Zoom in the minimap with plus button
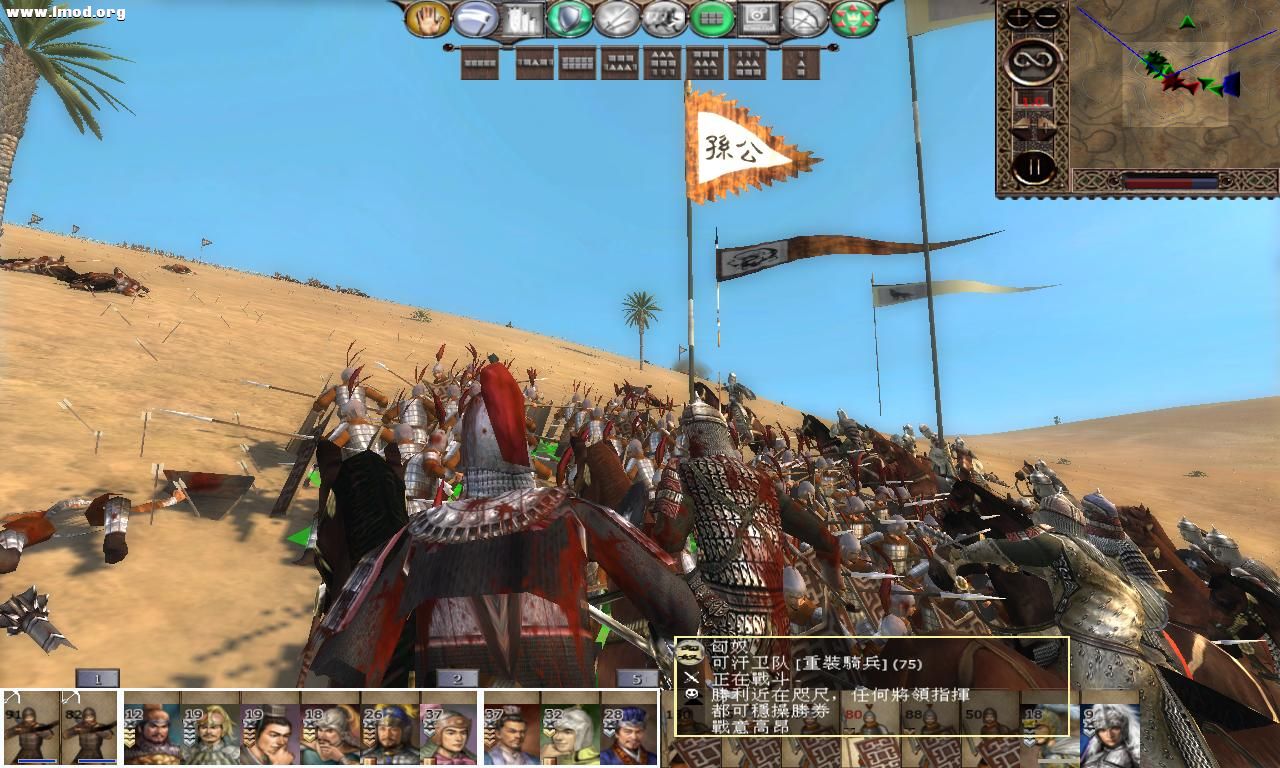This screenshot has height=768, width=1280. tap(1017, 16)
